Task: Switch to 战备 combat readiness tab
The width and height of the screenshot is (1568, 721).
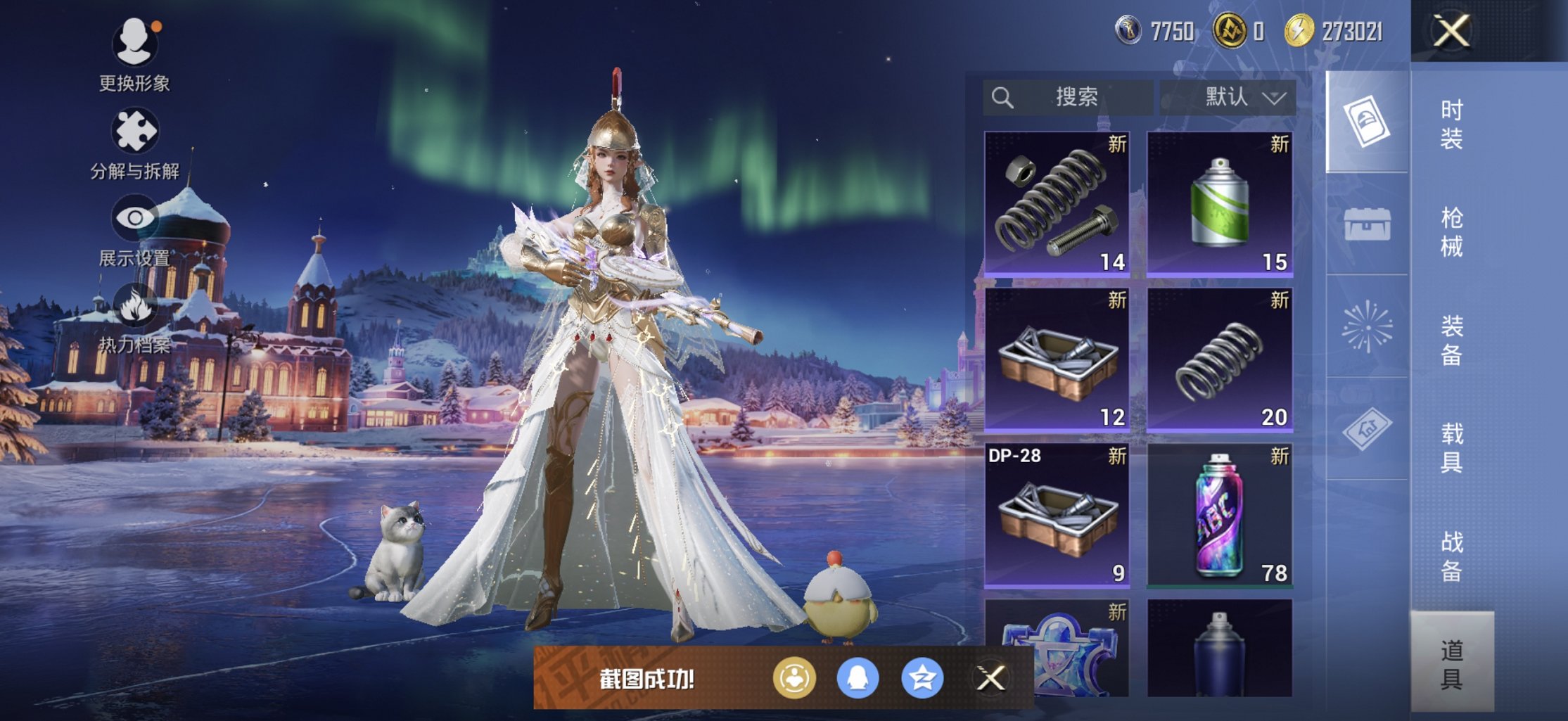Action: coord(1452,556)
